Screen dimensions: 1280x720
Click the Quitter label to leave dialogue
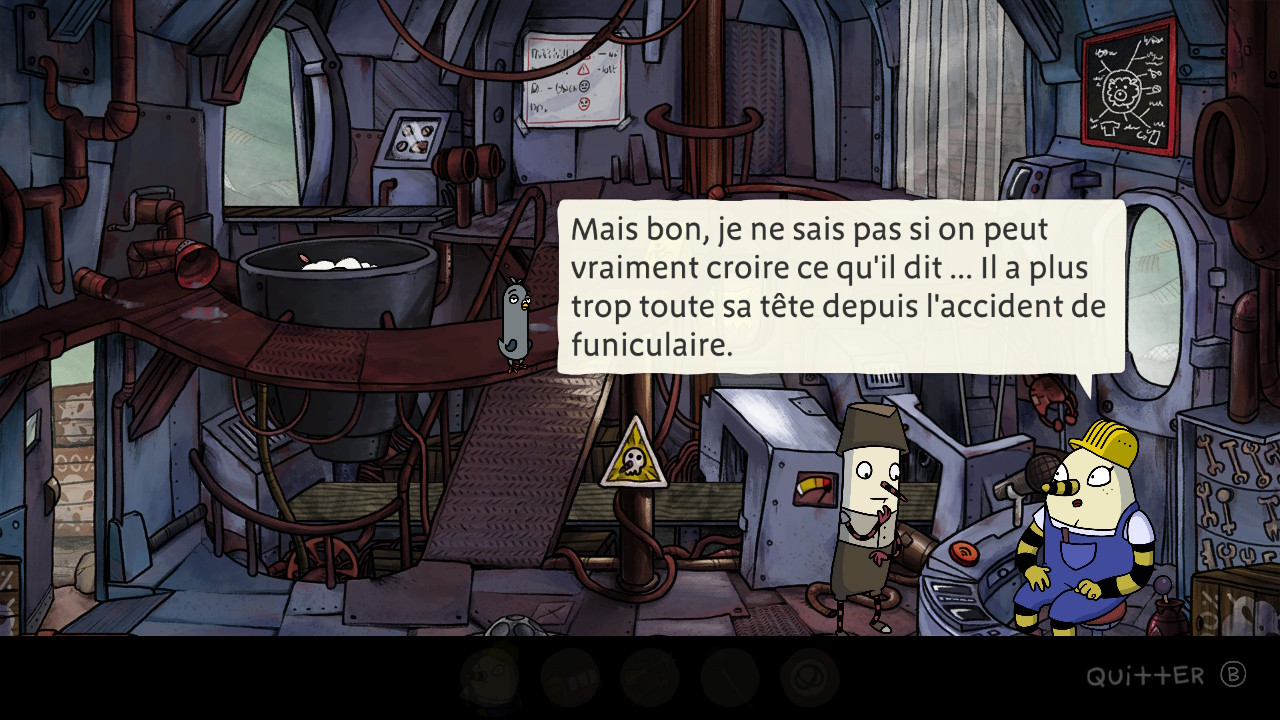pos(1145,677)
